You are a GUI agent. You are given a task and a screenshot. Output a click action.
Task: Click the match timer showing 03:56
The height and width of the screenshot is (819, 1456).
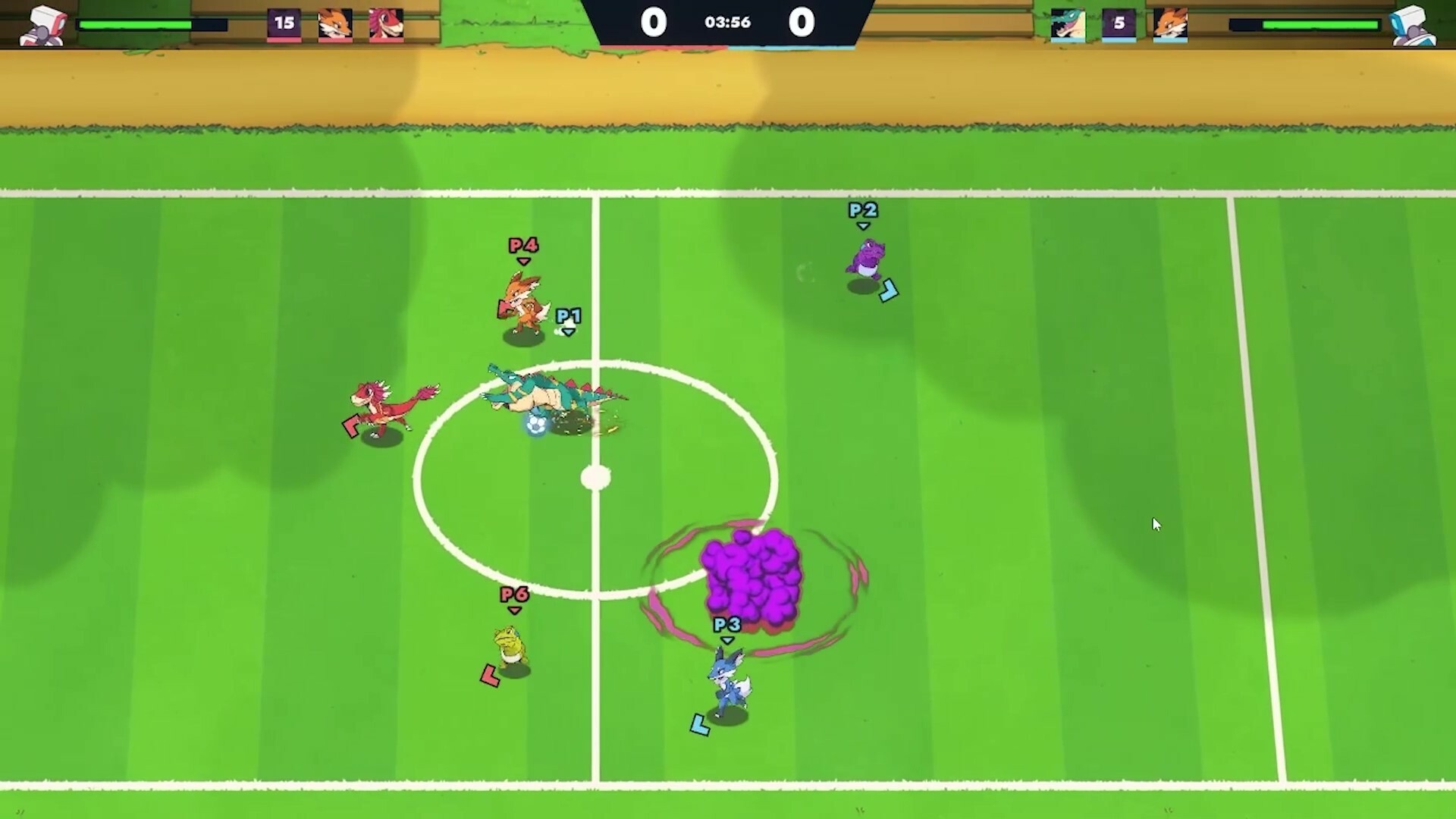point(727,22)
